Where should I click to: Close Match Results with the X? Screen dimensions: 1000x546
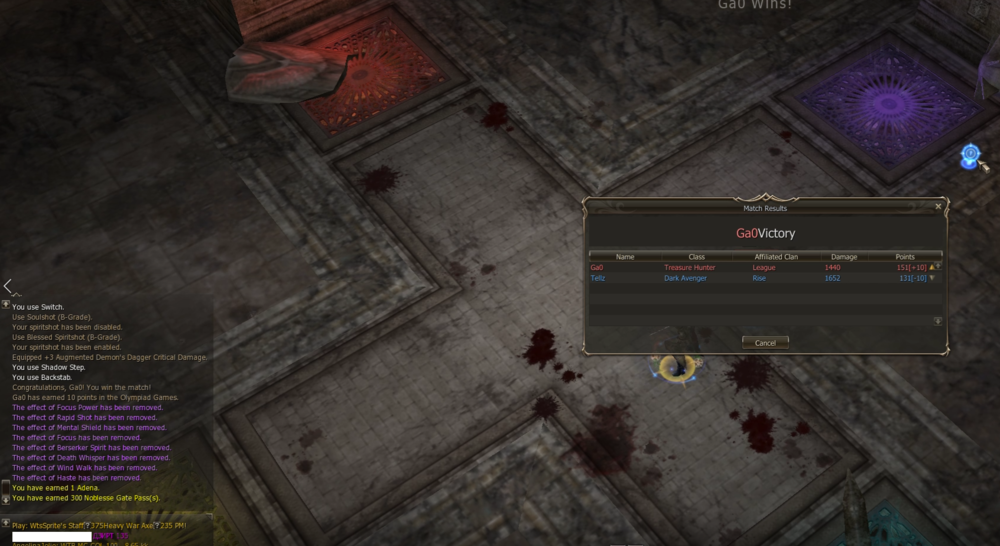pyautogui.click(x=938, y=207)
